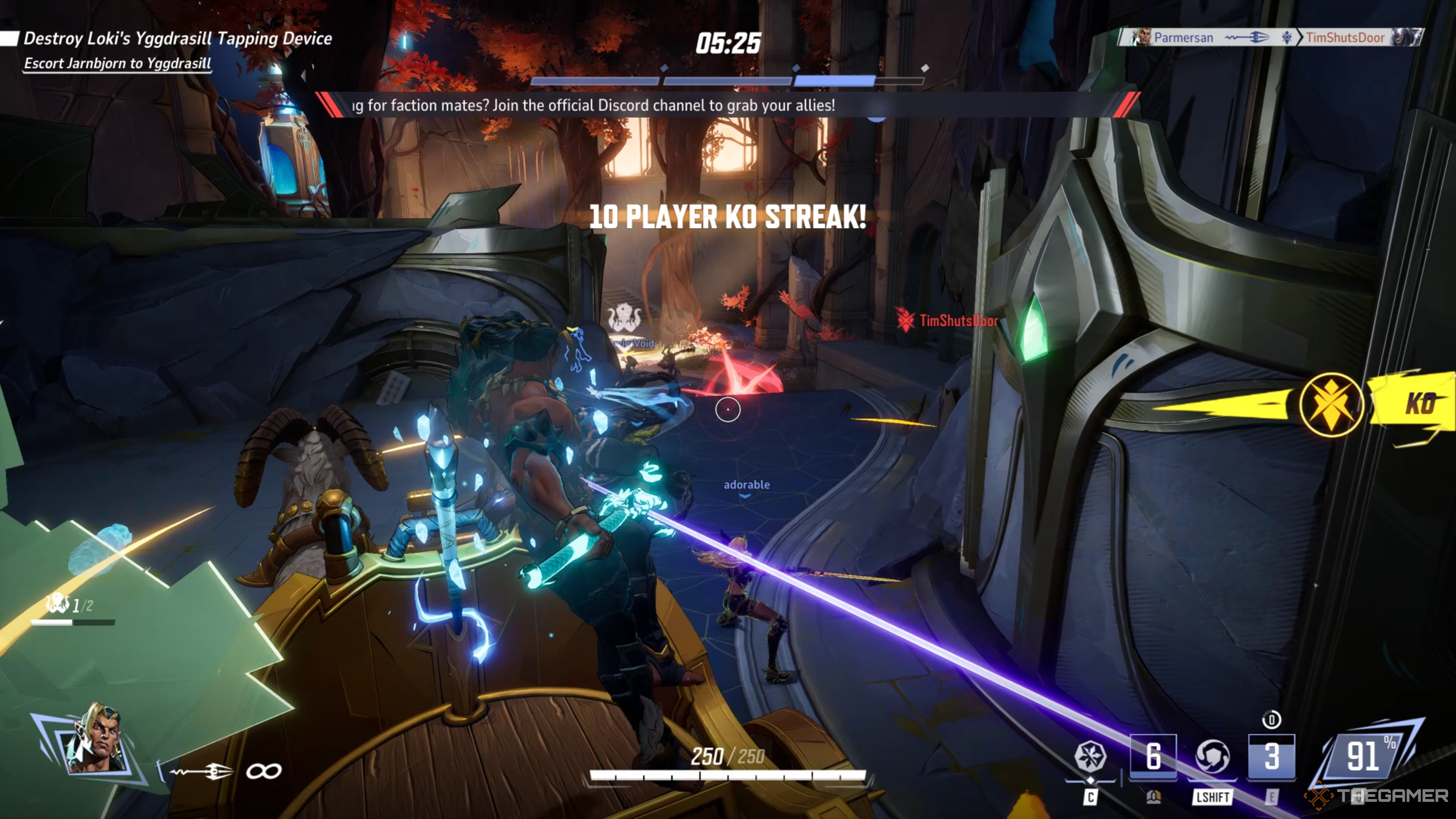Image resolution: width=1456 pixels, height=819 pixels.
Task: Click the ability slot on 6-second cooldown
Action: [1153, 756]
